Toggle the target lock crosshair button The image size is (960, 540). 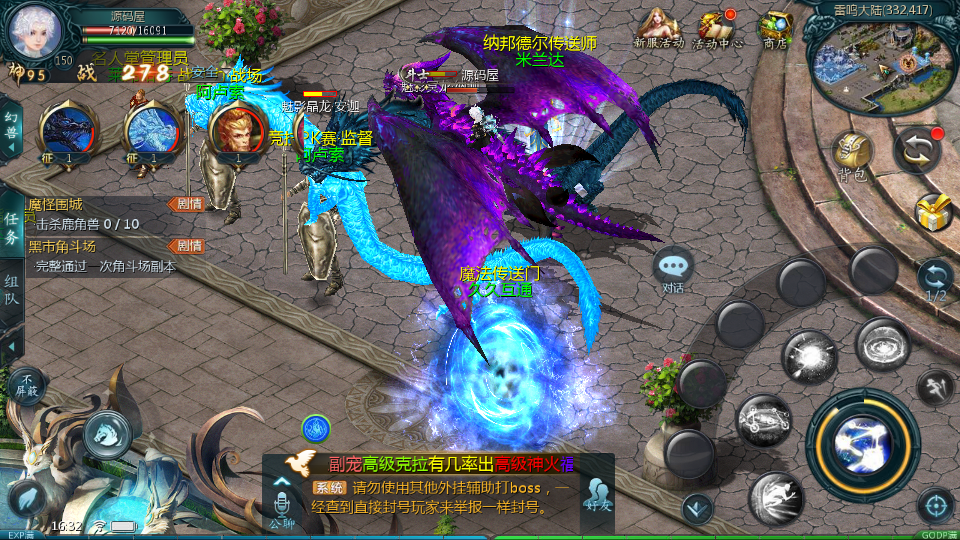coord(935,506)
